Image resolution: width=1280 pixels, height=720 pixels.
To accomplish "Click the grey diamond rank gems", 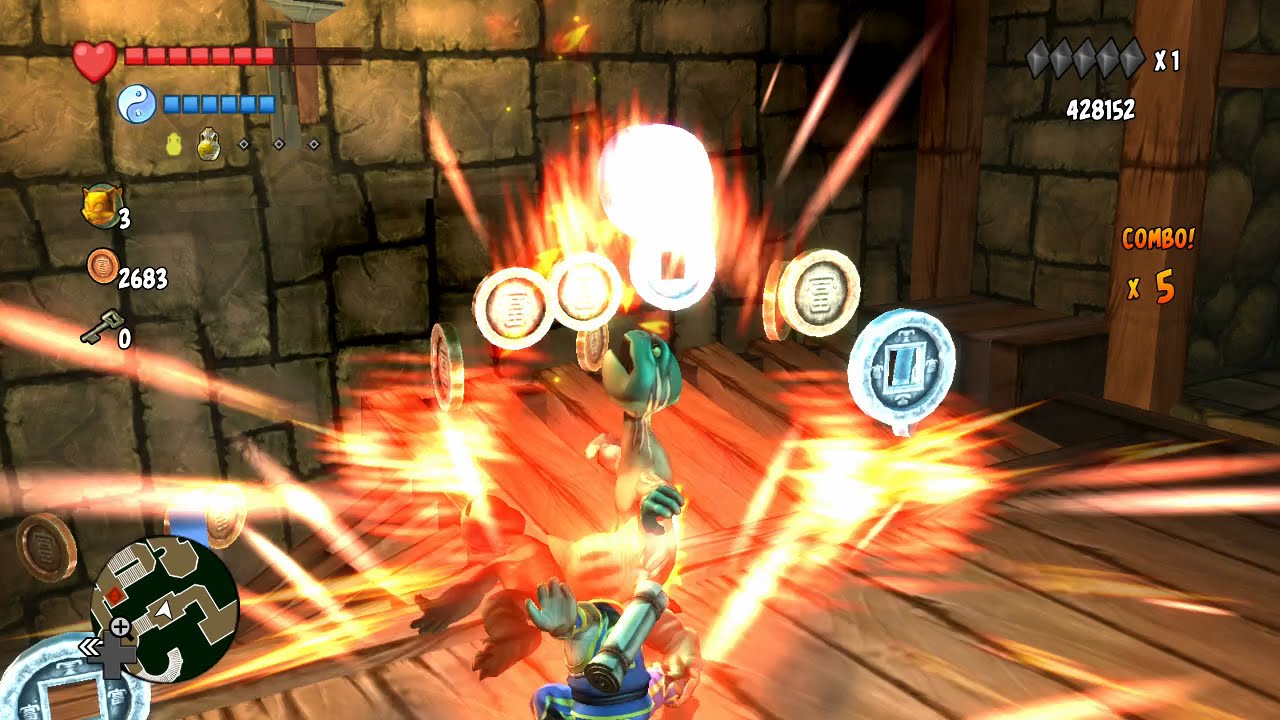I will 1085,59.
